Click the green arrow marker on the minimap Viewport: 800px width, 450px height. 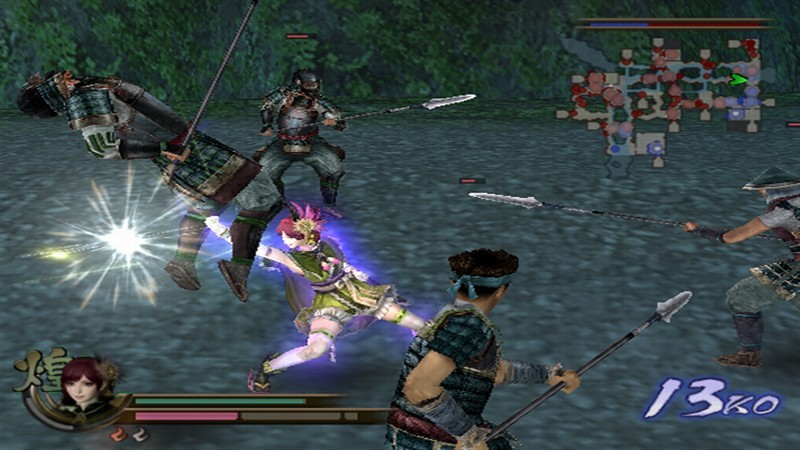pos(739,79)
